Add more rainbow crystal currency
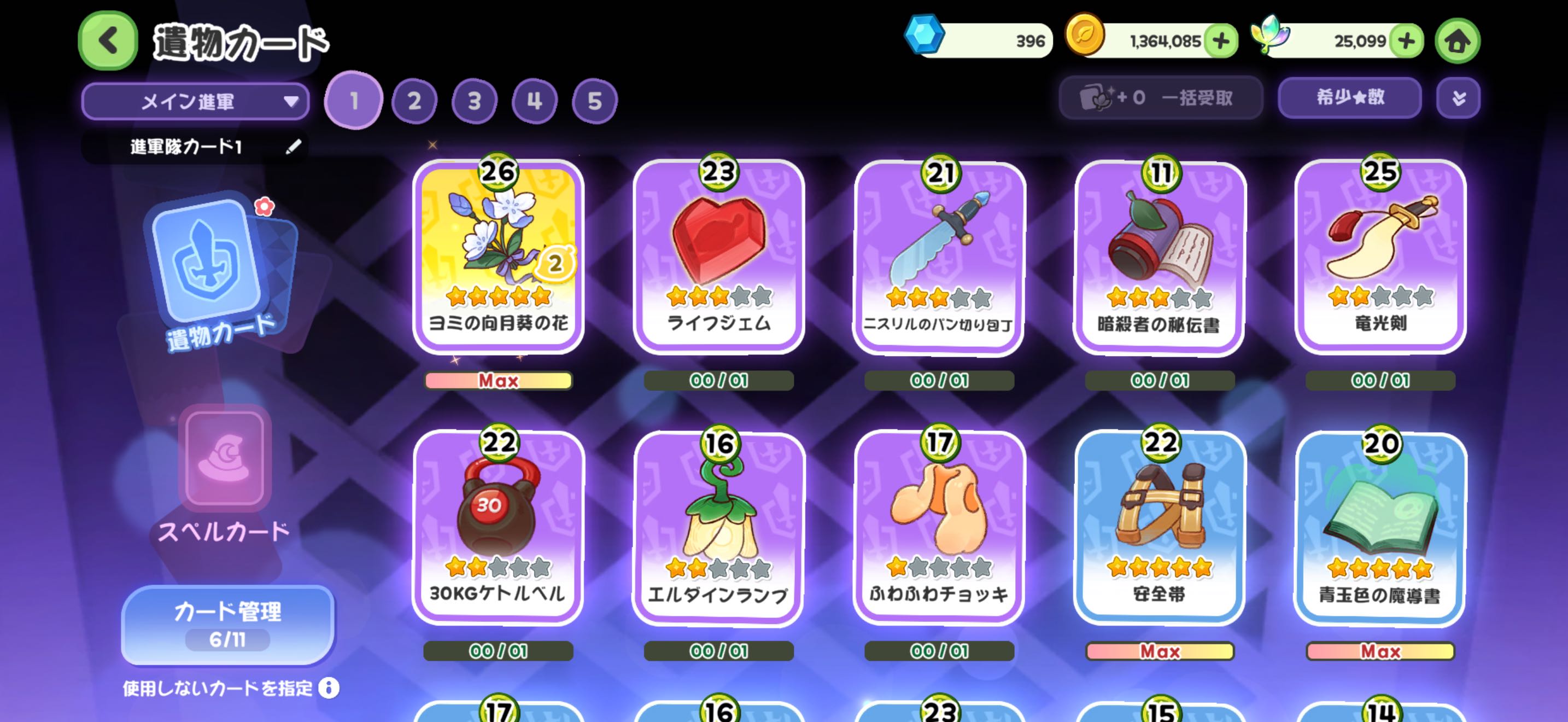Viewport: 1568px width, 722px height. coord(1406,41)
